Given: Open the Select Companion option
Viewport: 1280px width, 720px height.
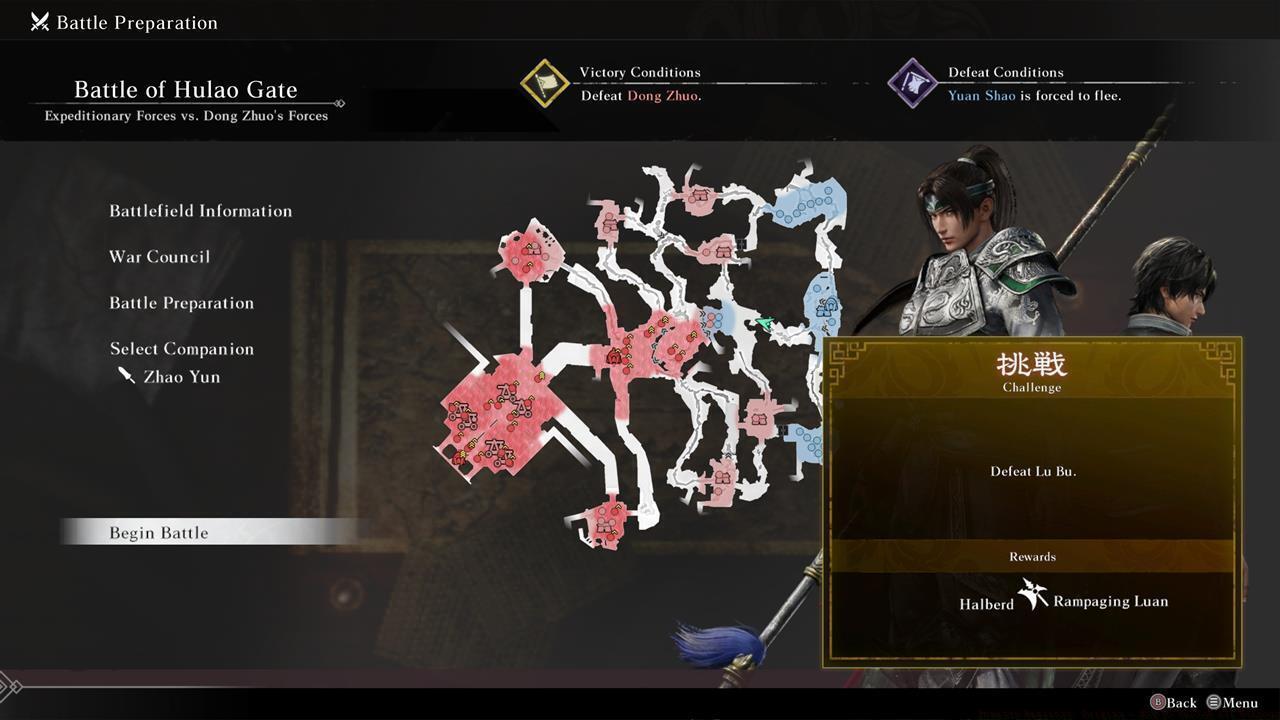Looking at the screenshot, I should [183, 348].
